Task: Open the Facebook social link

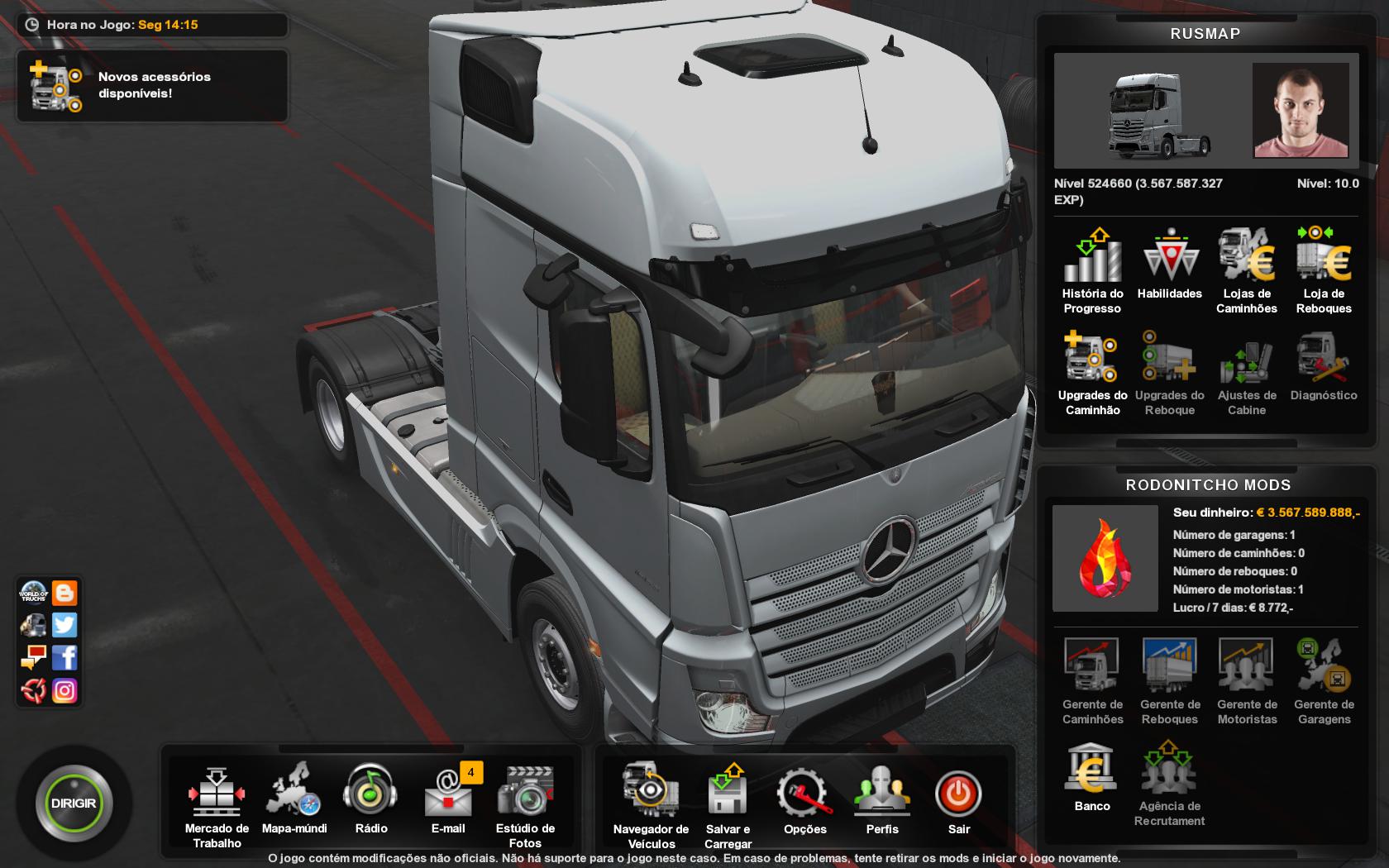Action: point(64,658)
